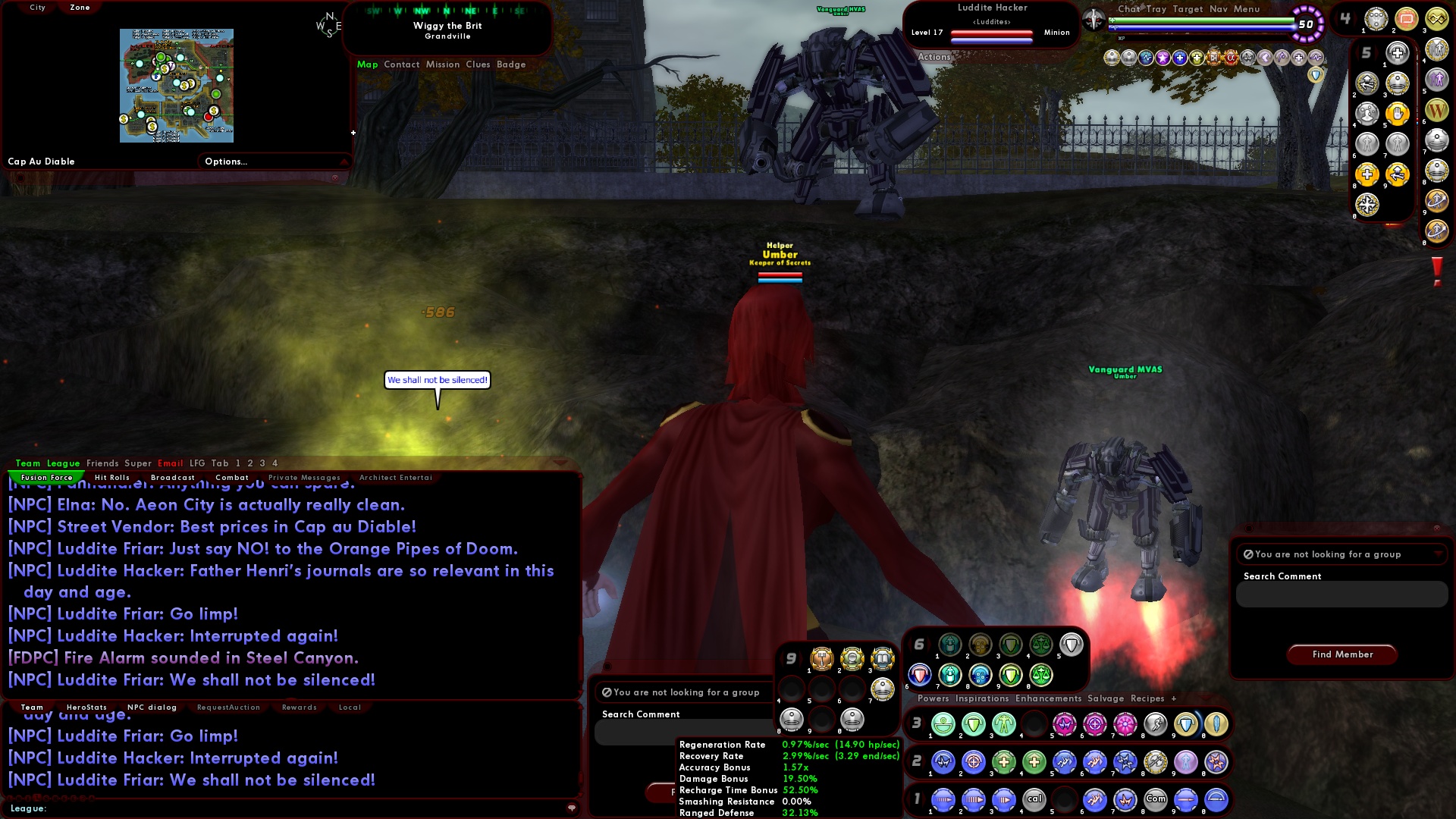Image resolution: width=1456 pixels, height=819 pixels.
Task: Open the Map from the nav window
Action: (x=368, y=64)
